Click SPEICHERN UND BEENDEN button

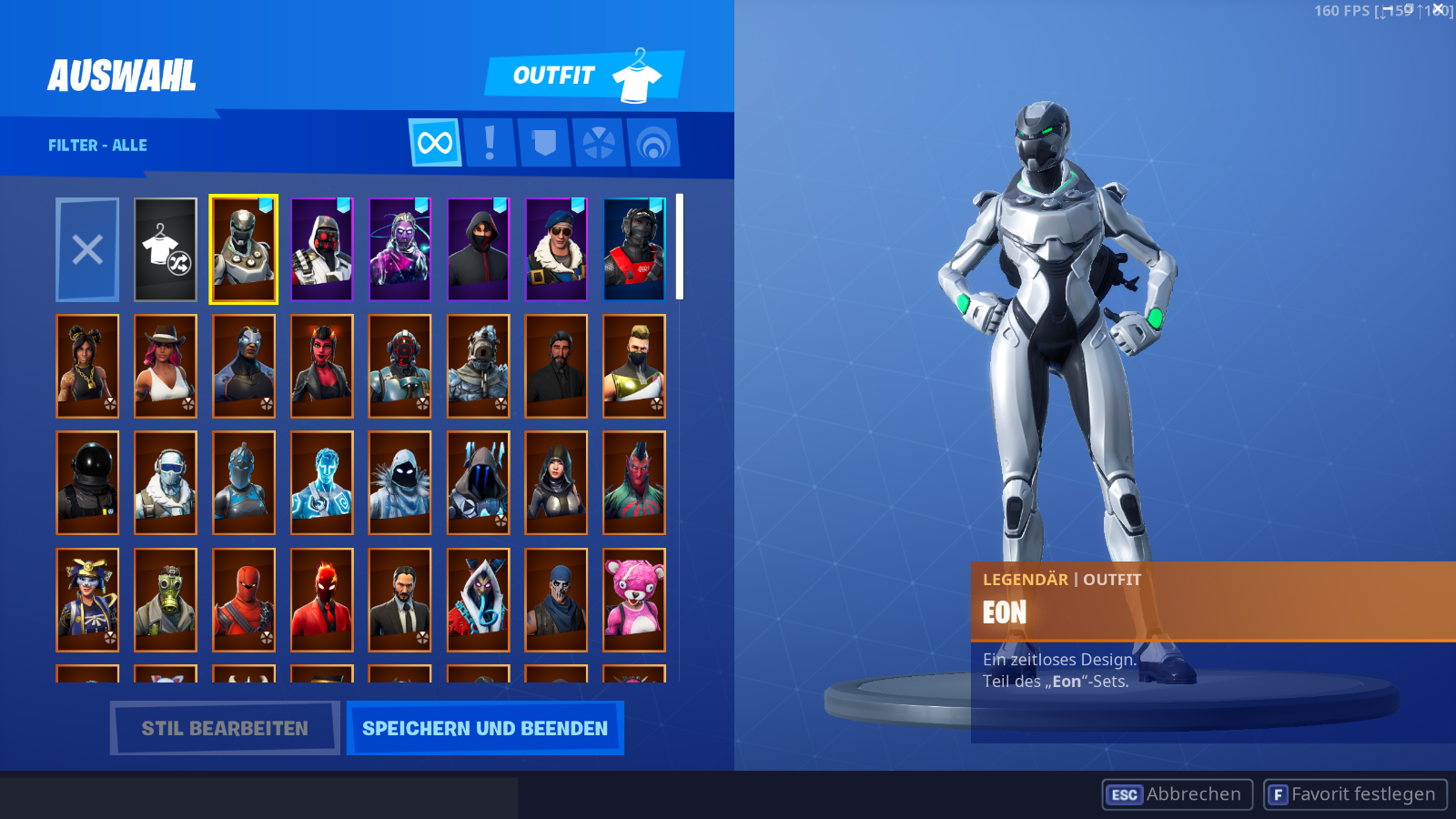click(485, 728)
